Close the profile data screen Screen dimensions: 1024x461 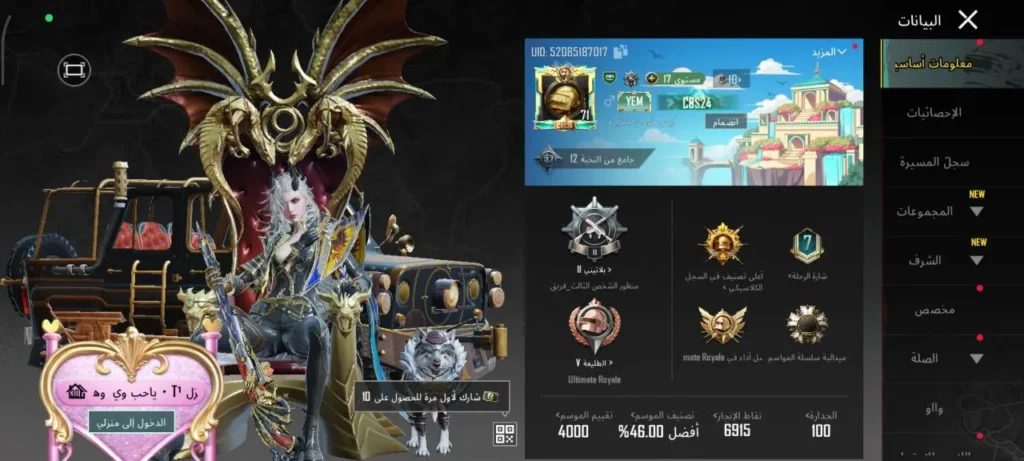point(967,20)
